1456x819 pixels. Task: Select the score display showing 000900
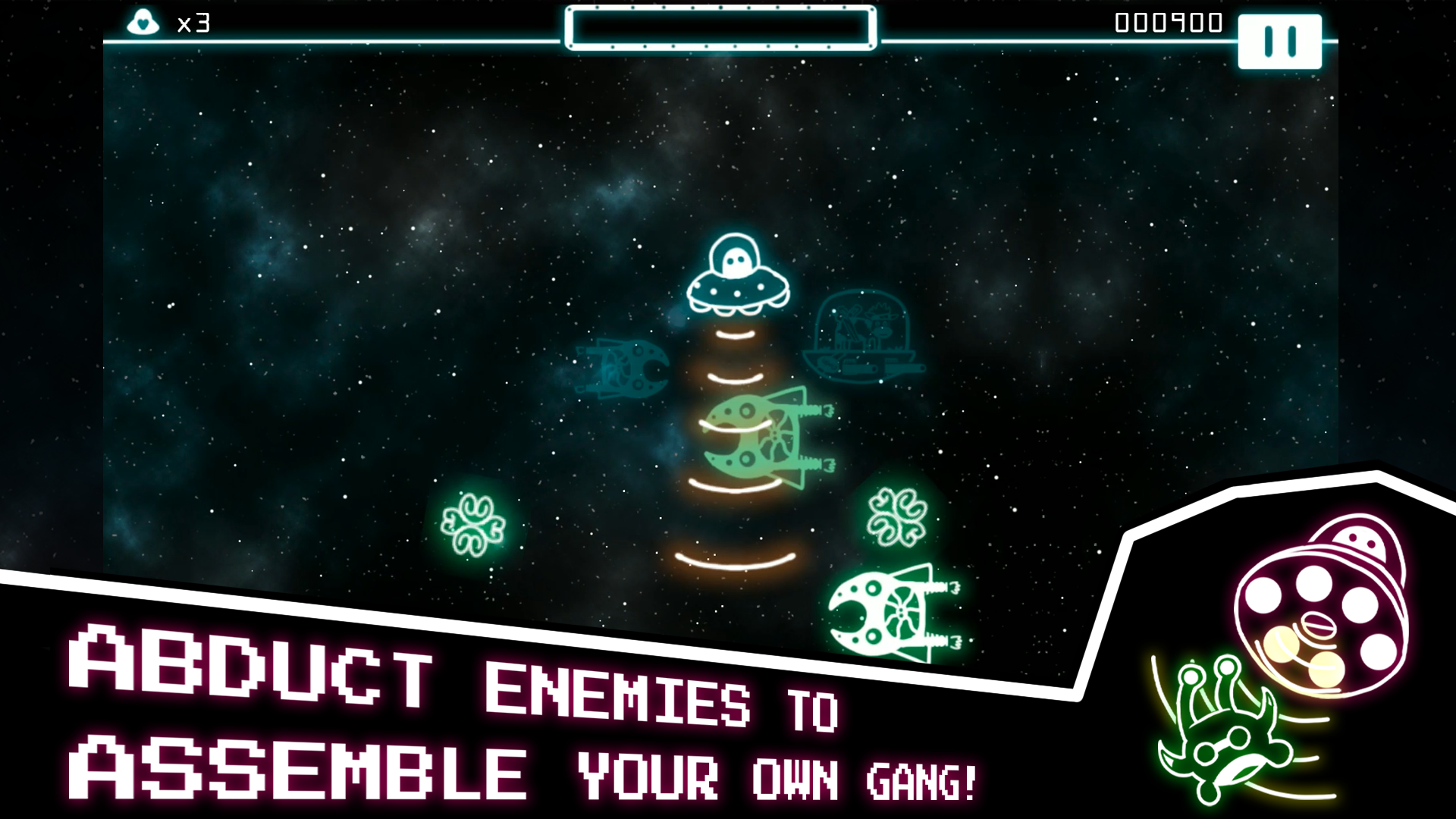tap(1168, 23)
